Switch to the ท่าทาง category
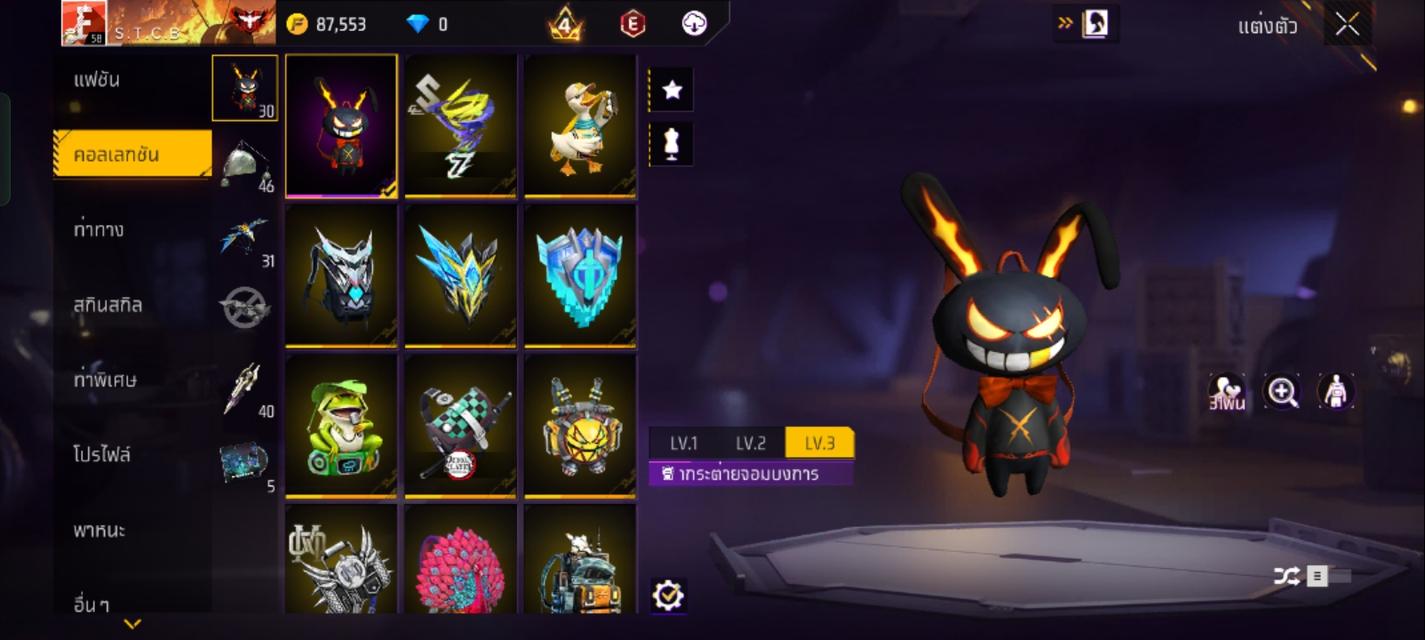The width and height of the screenshot is (1425, 640). pyautogui.click(x=99, y=230)
